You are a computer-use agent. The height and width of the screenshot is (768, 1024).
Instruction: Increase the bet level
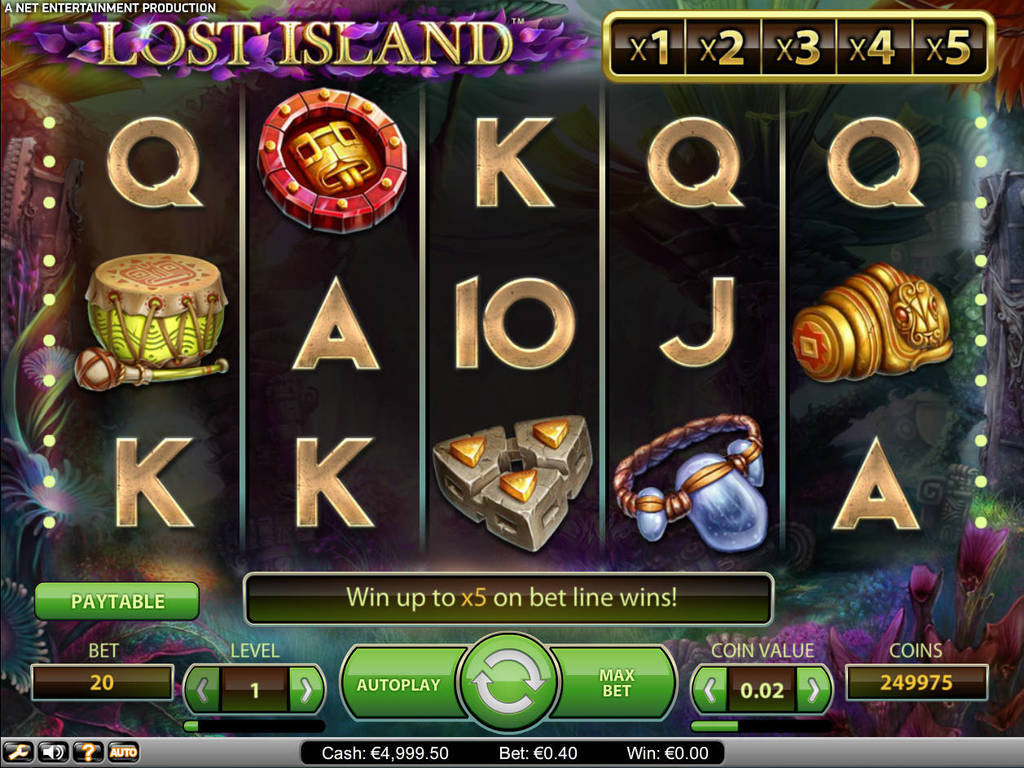[x=306, y=689]
